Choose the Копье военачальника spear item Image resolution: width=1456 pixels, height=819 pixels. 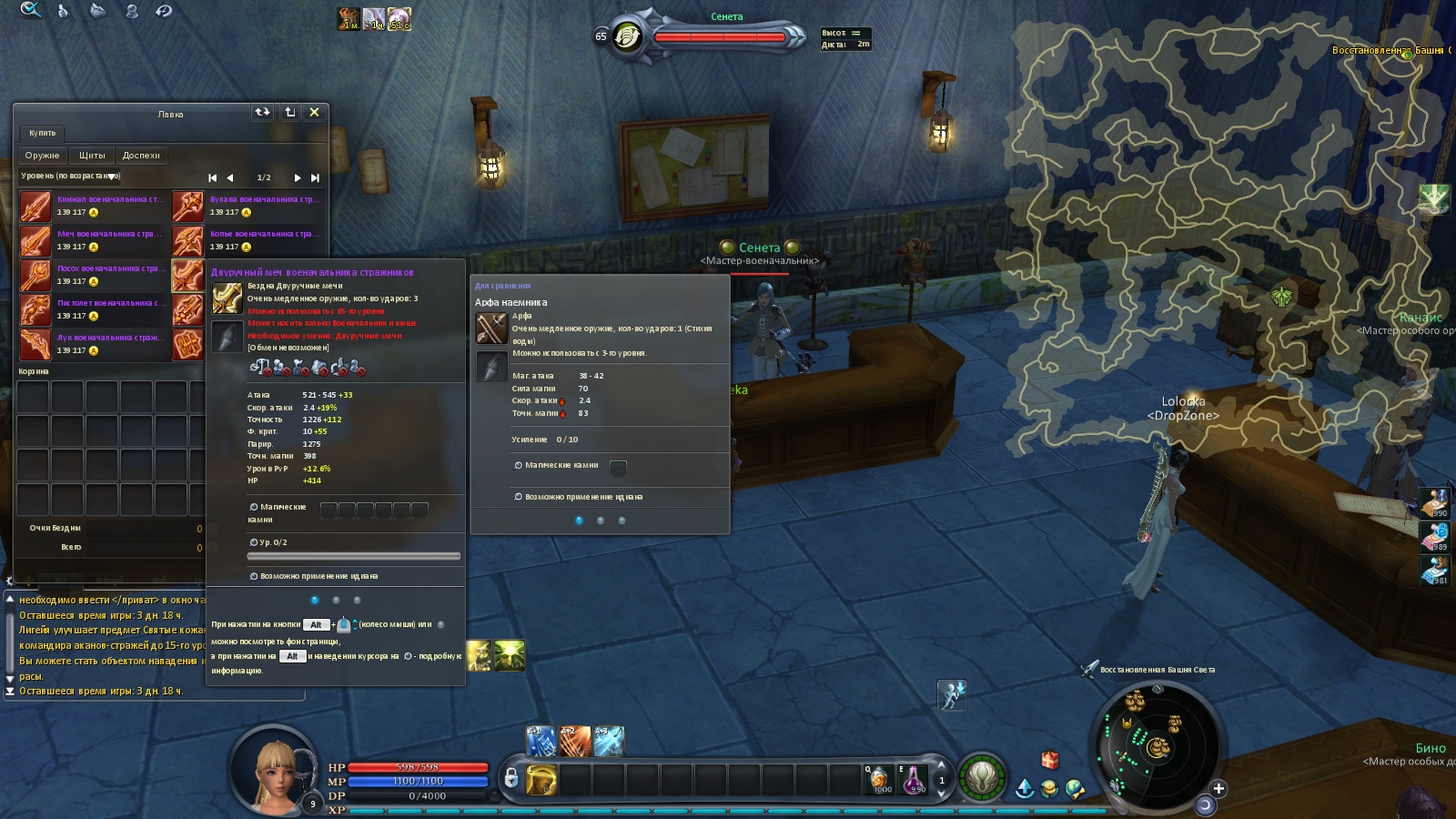pos(187,241)
